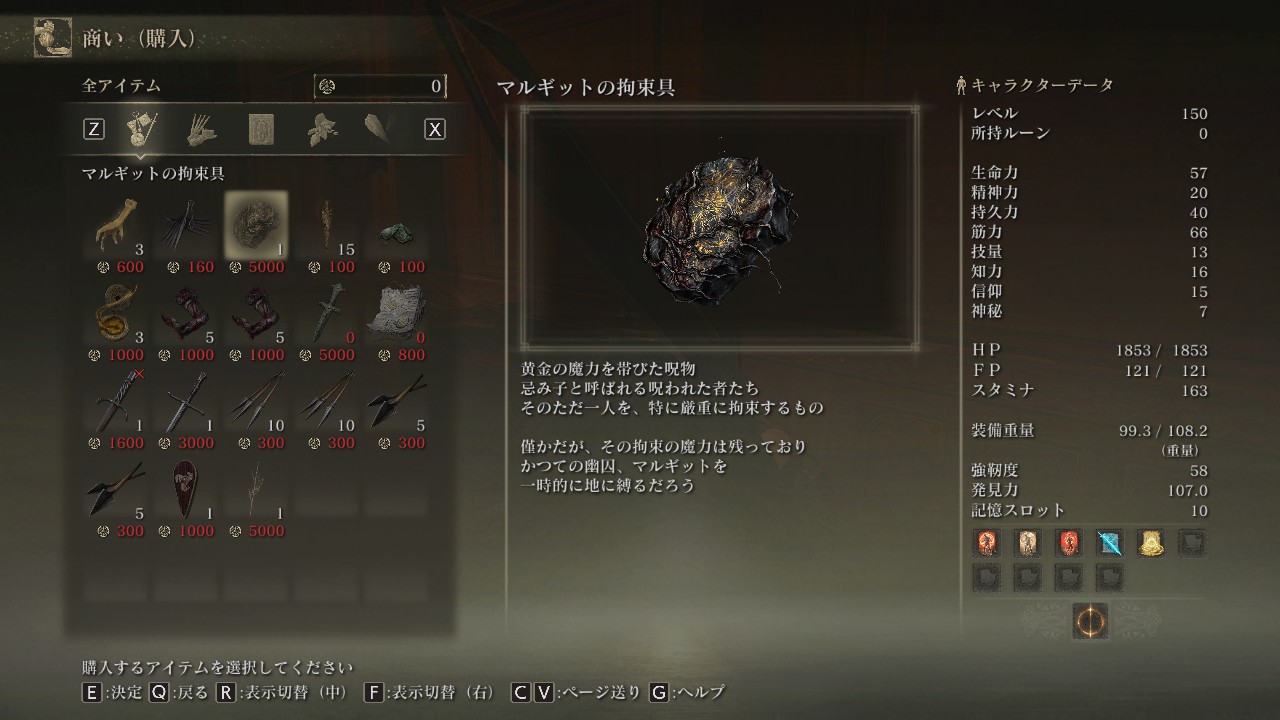Select the Margit's Shackle item slot
Viewport: 1280px width, 720px height.
[x=256, y=223]
